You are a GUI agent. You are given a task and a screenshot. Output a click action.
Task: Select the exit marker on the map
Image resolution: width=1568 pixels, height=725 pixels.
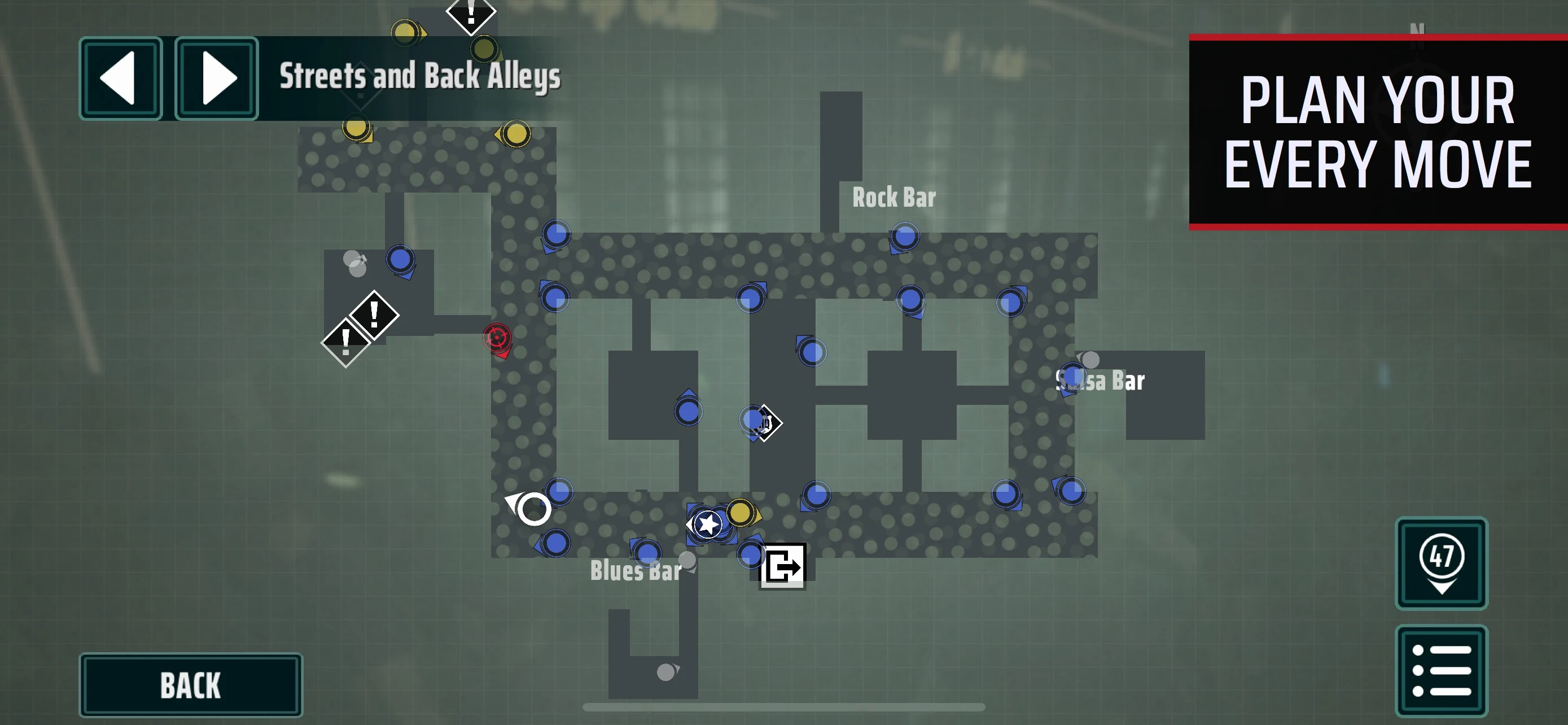783,567
